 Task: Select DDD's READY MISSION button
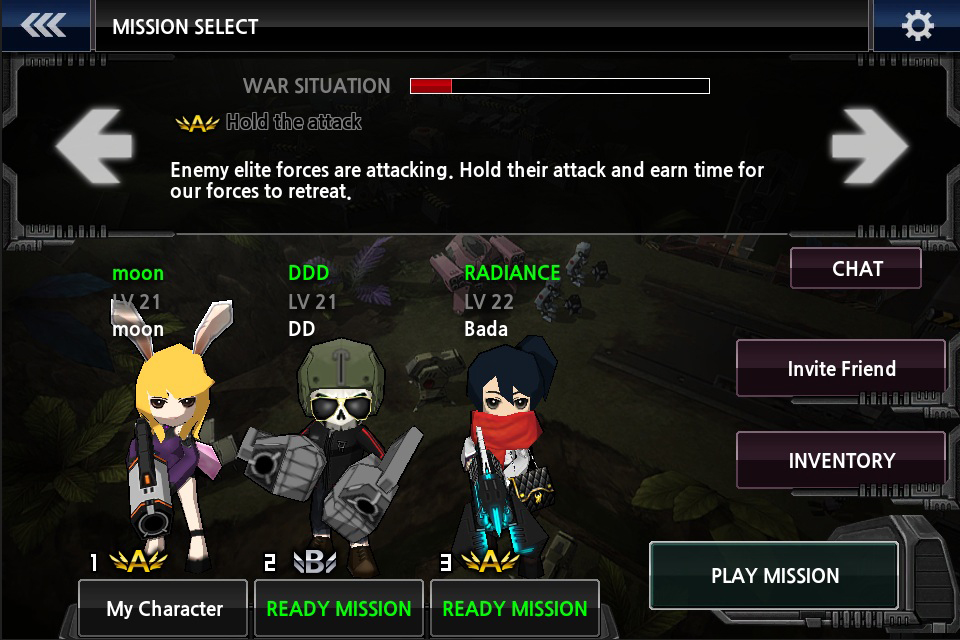tap(339, 608)
